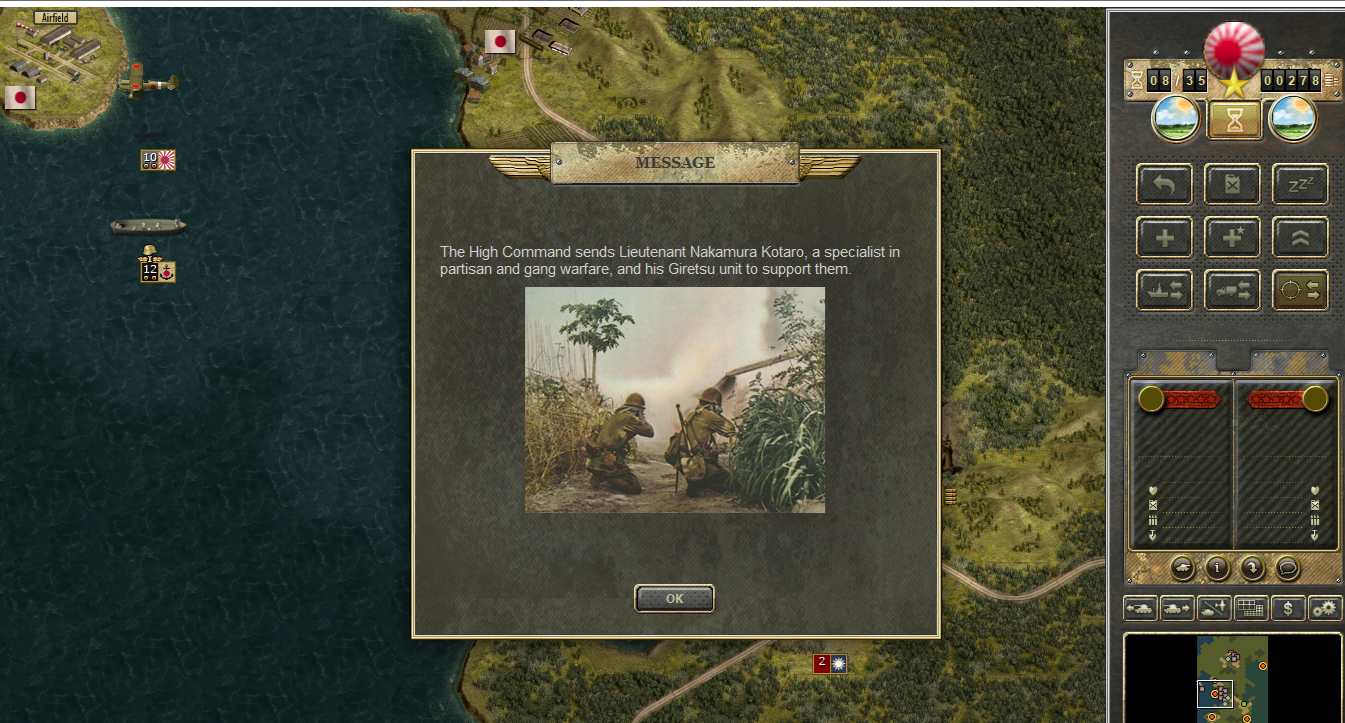Upgrade the unit with the double chevron button
Screen dimensions: 1345x723
pyautogui.click(x=1300, y=237)
